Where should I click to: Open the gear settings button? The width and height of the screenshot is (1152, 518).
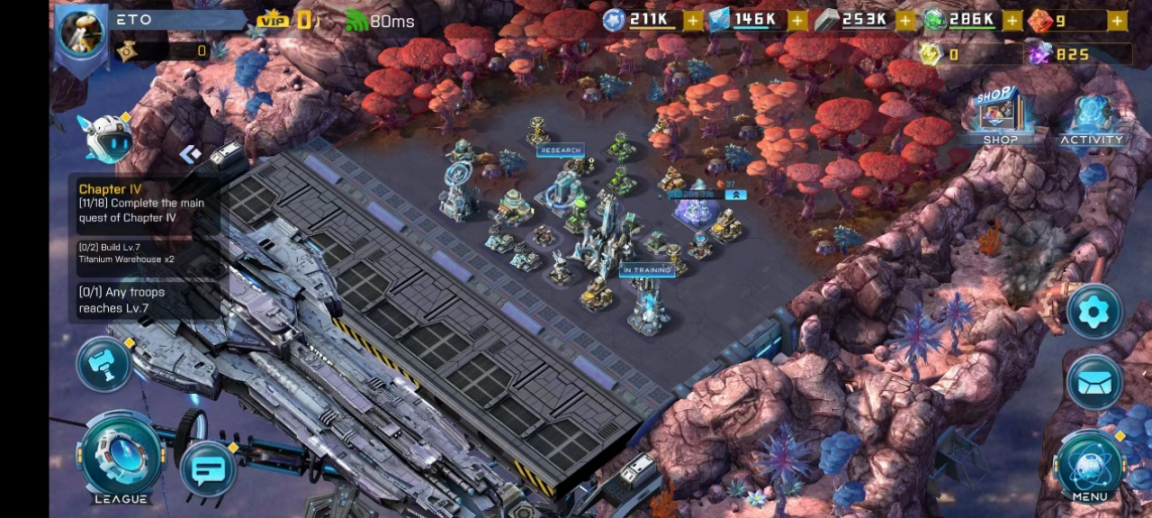(x=1094, y=313)
